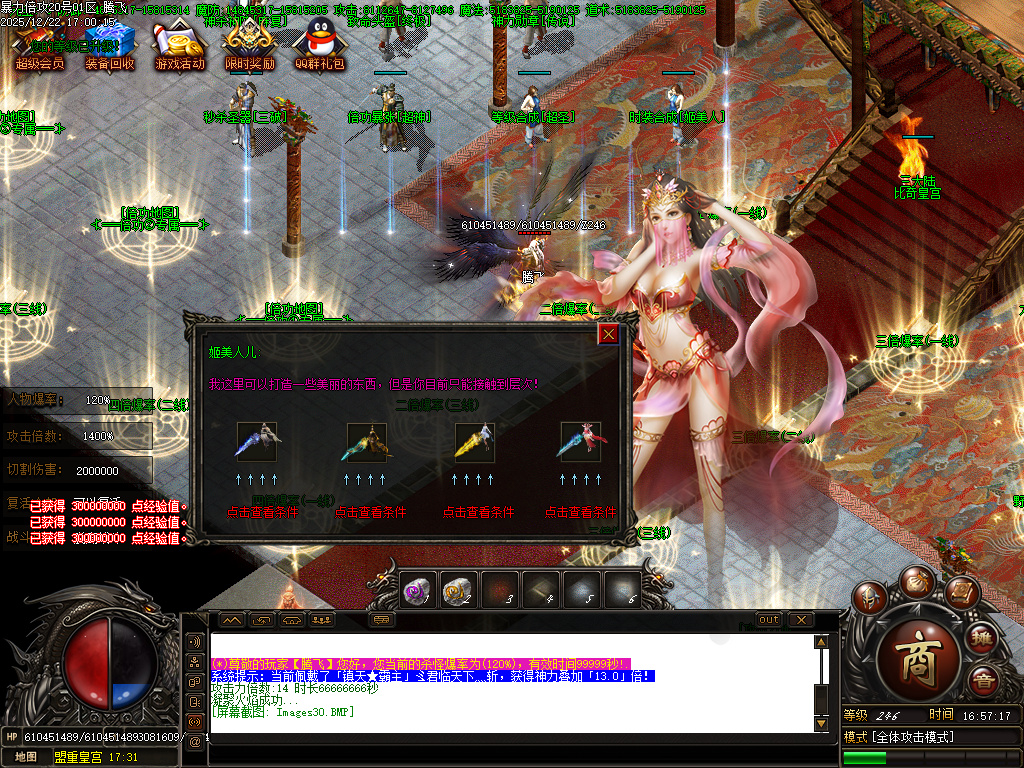Viewport: 1024px width, 768px height.
Task: Close the 姬美人儿 dialog window
Action: [608, 334]
